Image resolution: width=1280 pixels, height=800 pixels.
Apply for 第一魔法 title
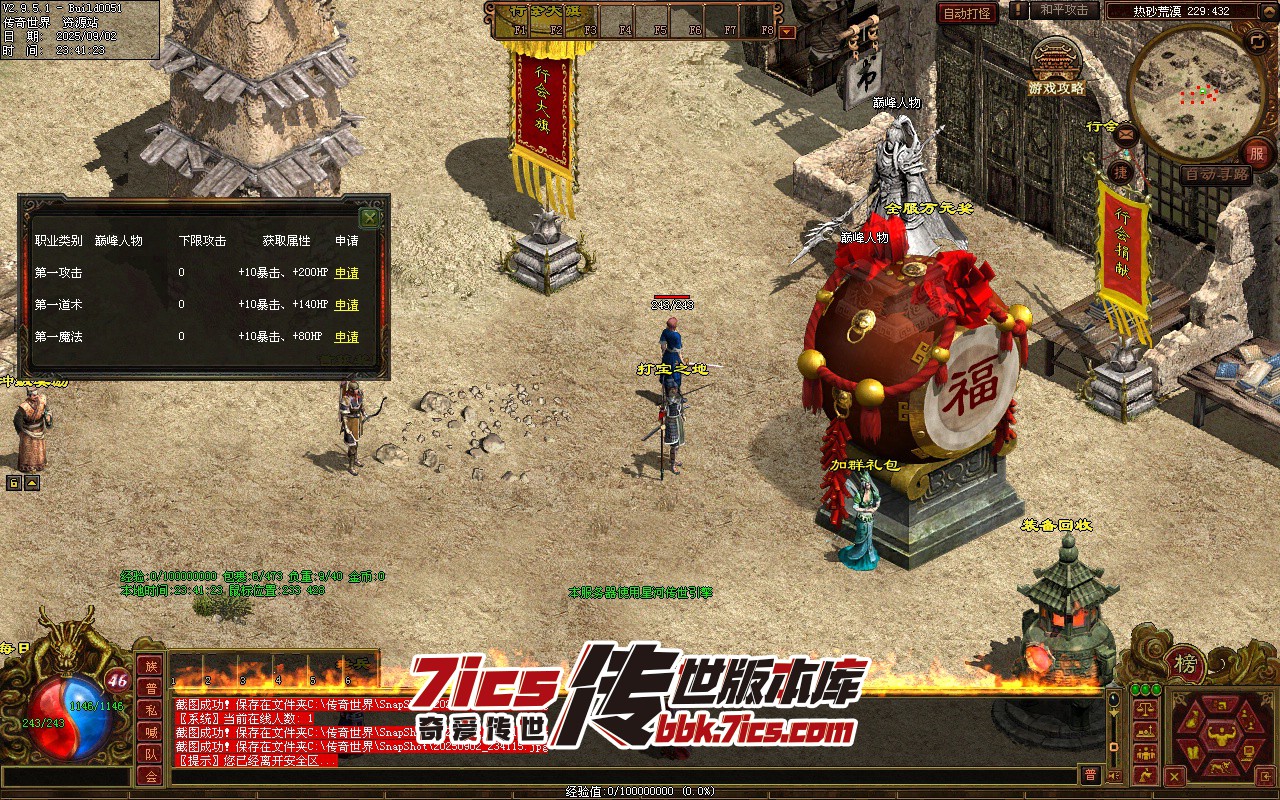(346, 337)
